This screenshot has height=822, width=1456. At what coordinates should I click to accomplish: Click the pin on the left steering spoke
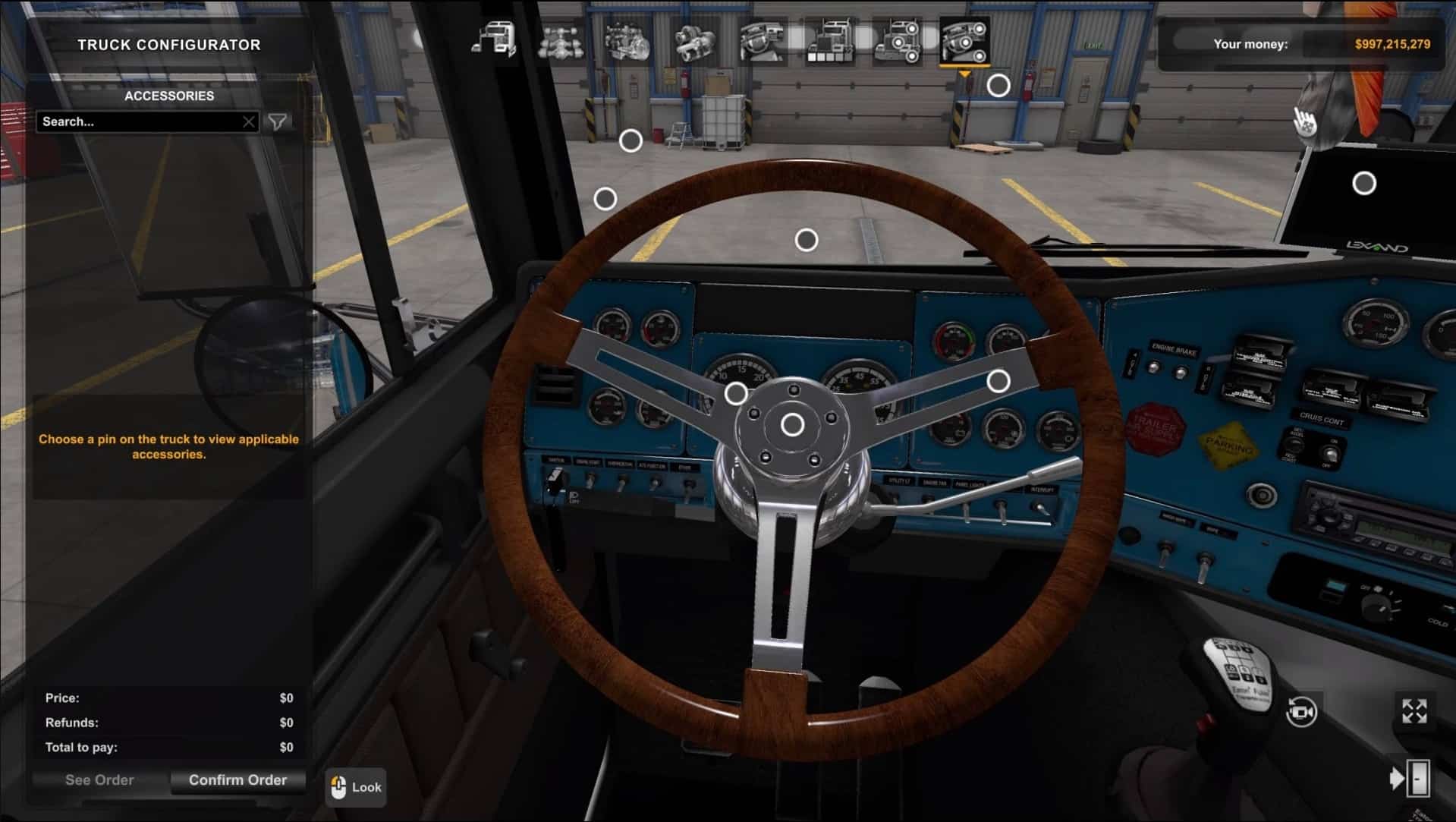[x=736, y=394]
